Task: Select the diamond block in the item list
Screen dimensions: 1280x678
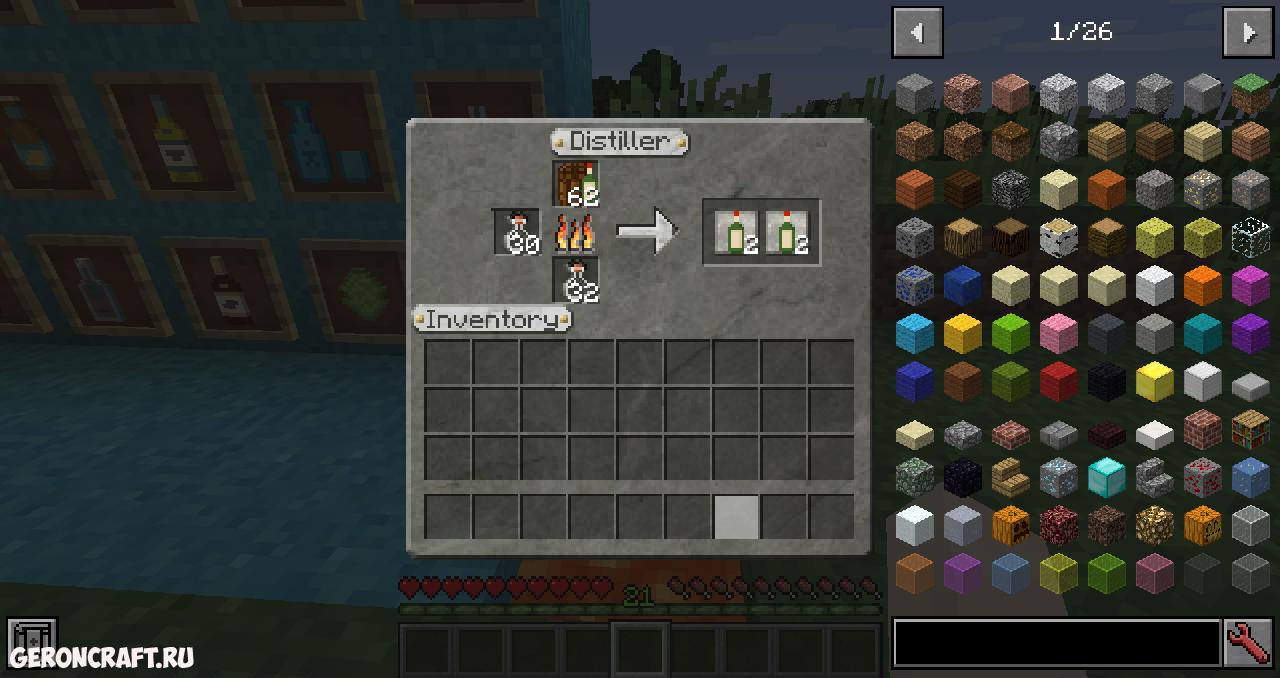Action: pos(1106,477)
